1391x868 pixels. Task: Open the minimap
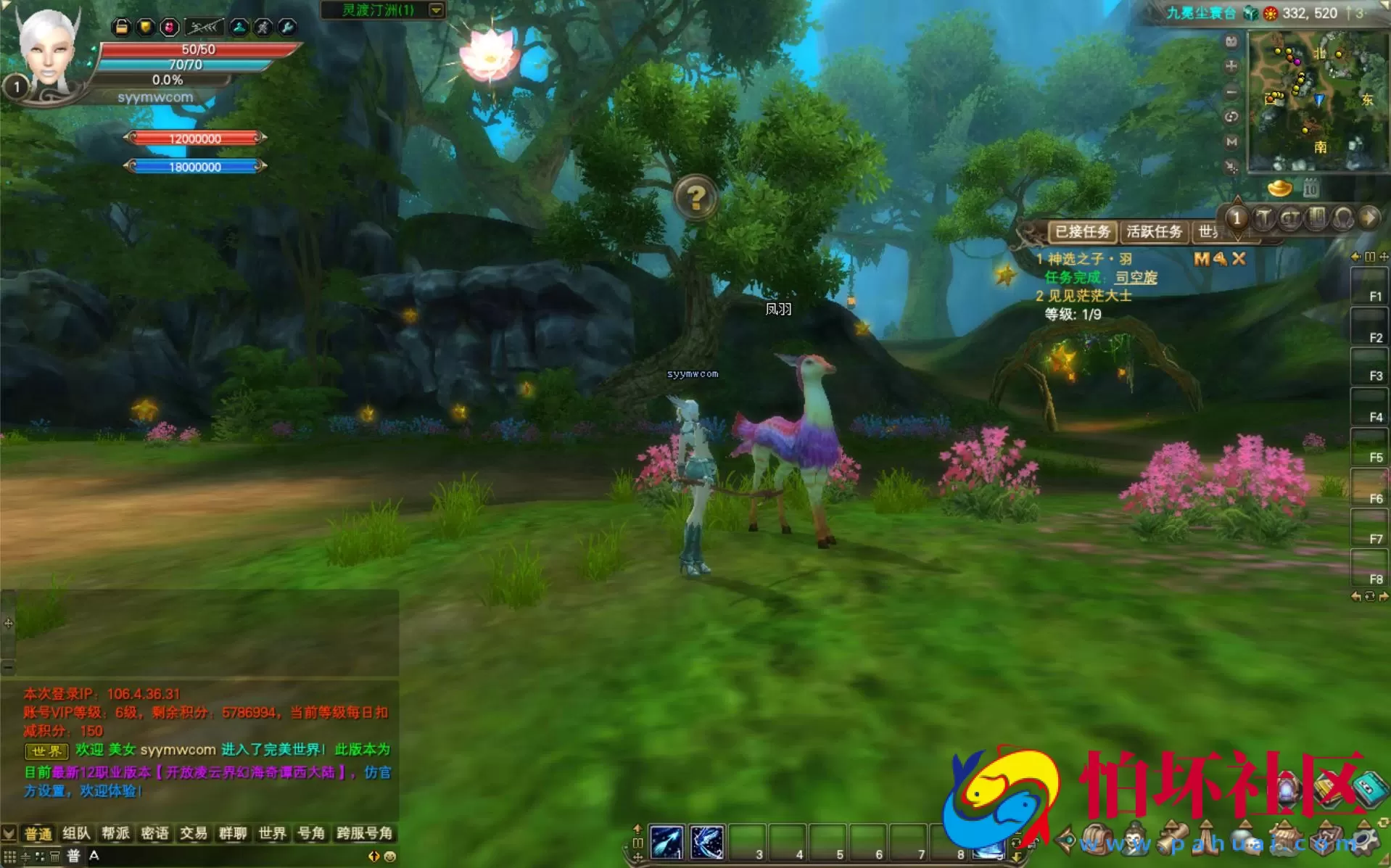[1316, 100]
